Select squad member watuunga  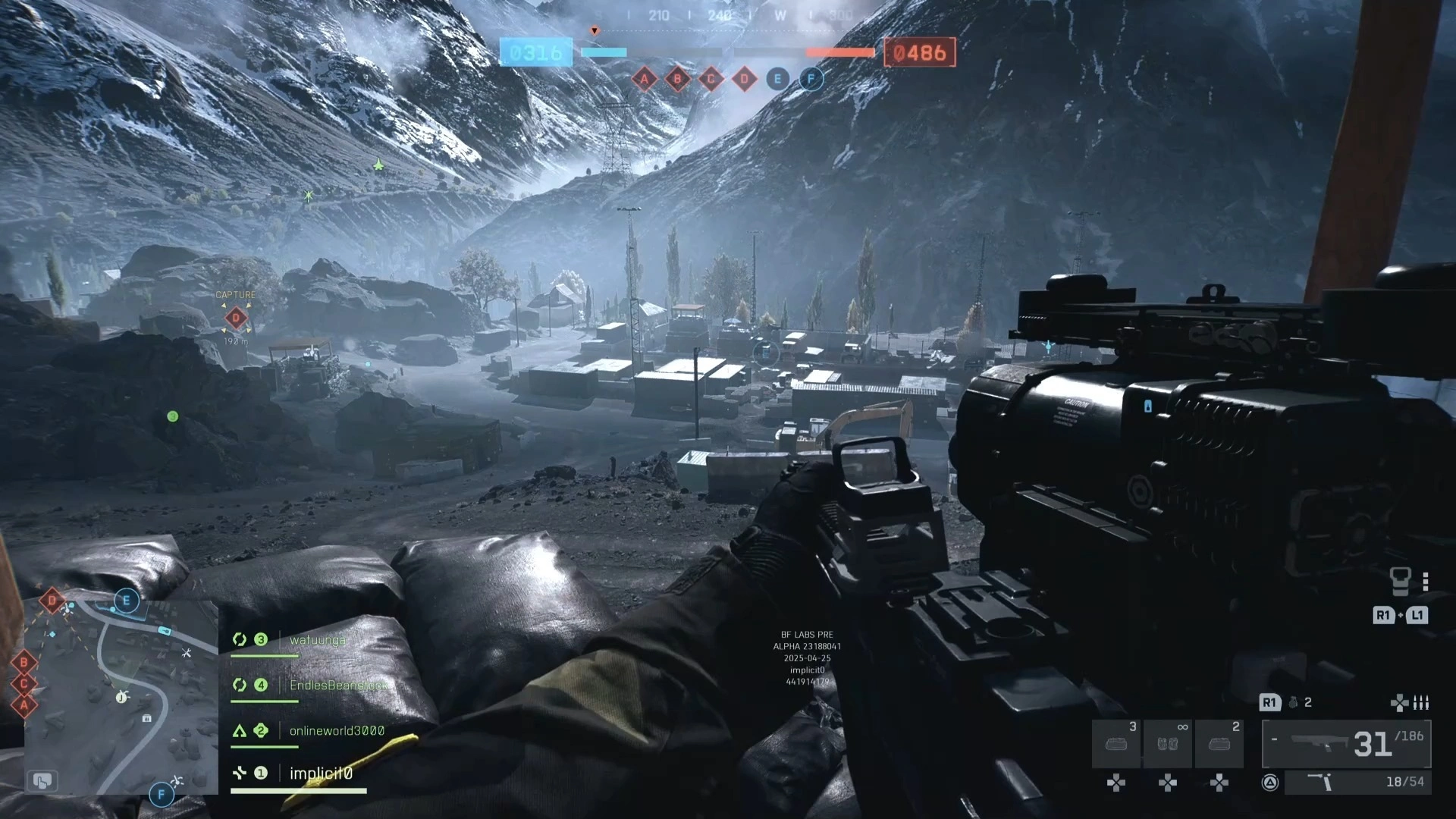coord(317,640)
